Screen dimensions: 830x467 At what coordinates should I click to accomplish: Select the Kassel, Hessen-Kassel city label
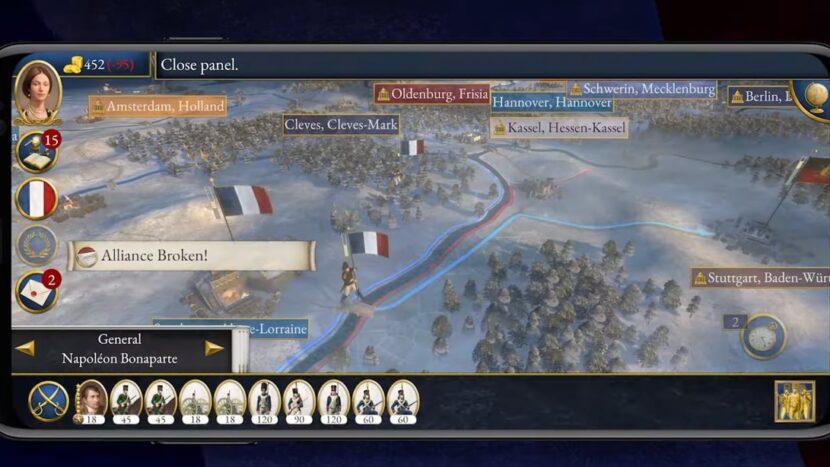(559, 128)
